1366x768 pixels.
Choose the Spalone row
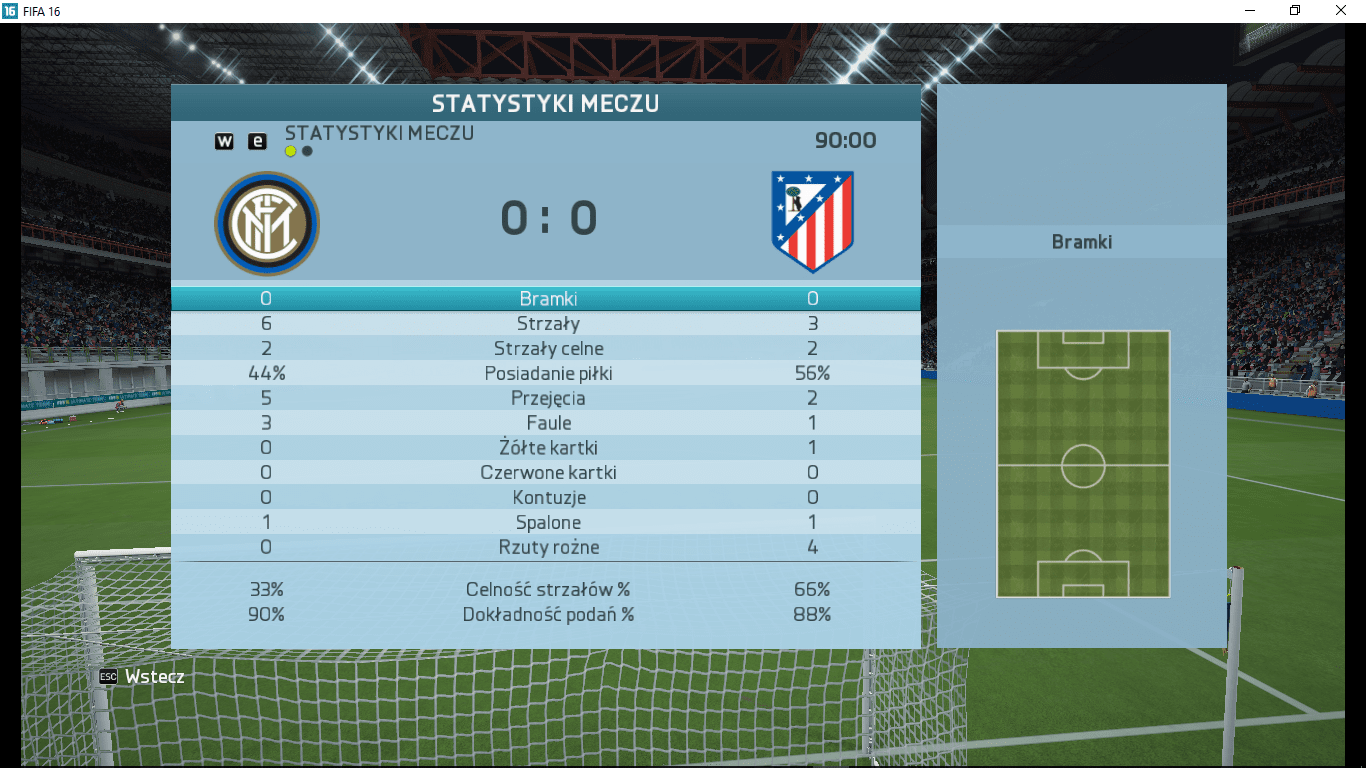click(x=548, y=523)
